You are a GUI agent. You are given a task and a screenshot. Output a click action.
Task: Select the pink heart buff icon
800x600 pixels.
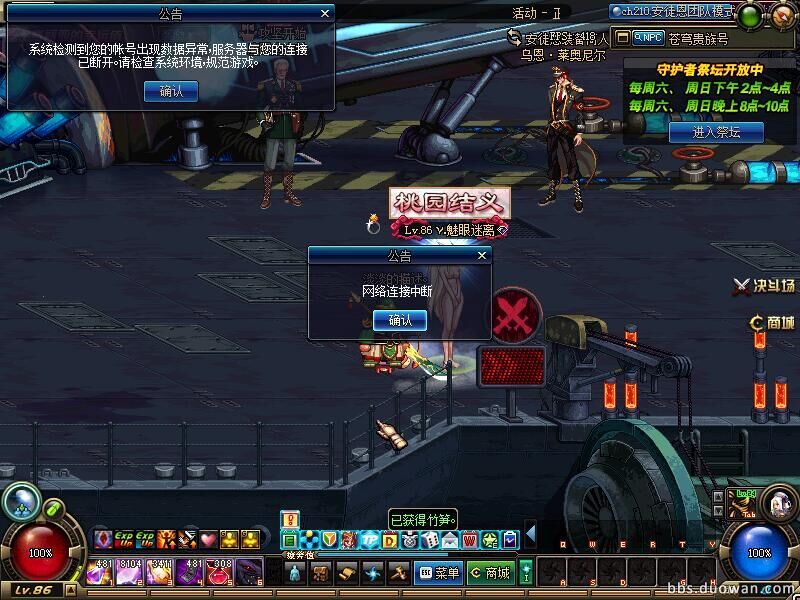click(208, 540)
